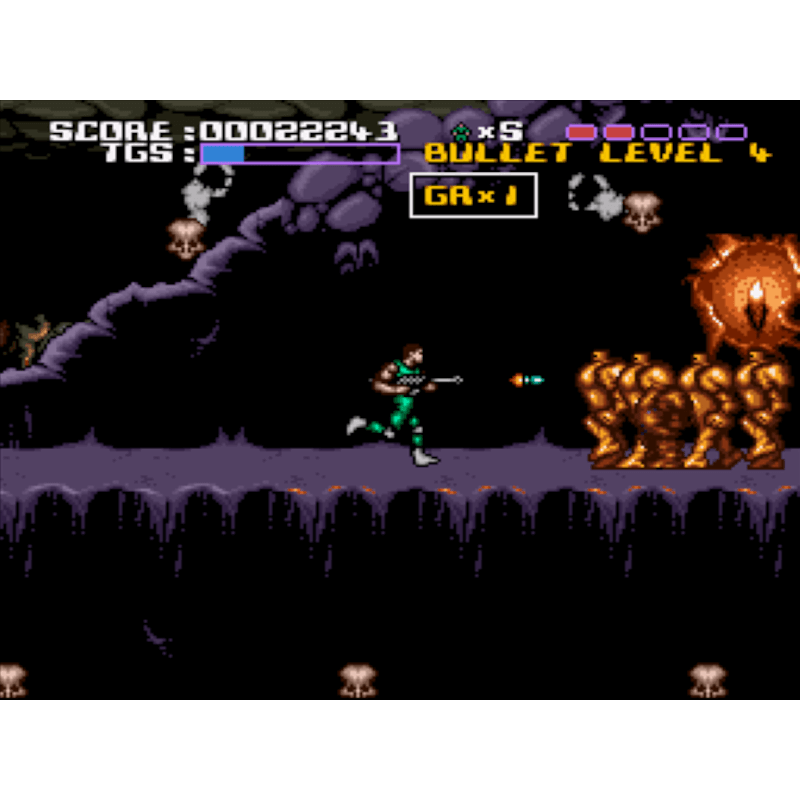800x800 pixels.
Task: Select the GR grenade weapon box
Action: 473,195
